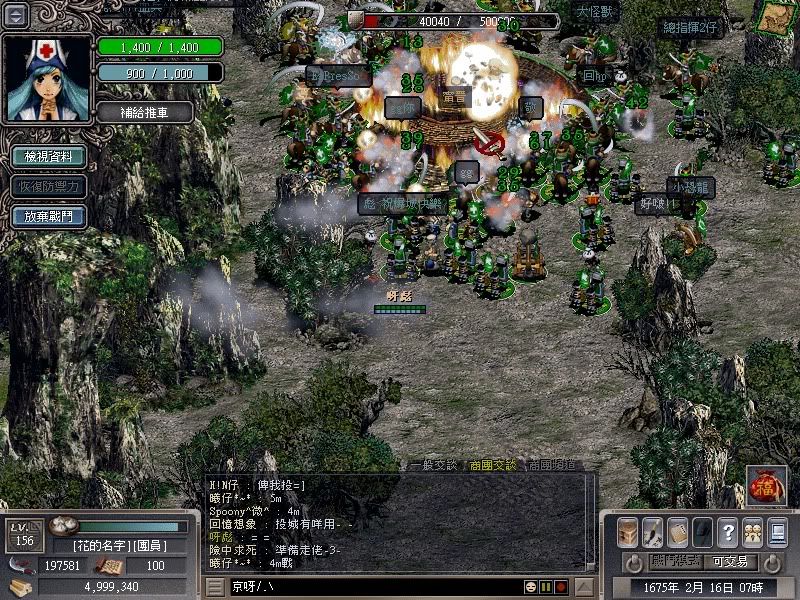
Task: Open the twin figures party icon
Action: [x=752, y=531]
